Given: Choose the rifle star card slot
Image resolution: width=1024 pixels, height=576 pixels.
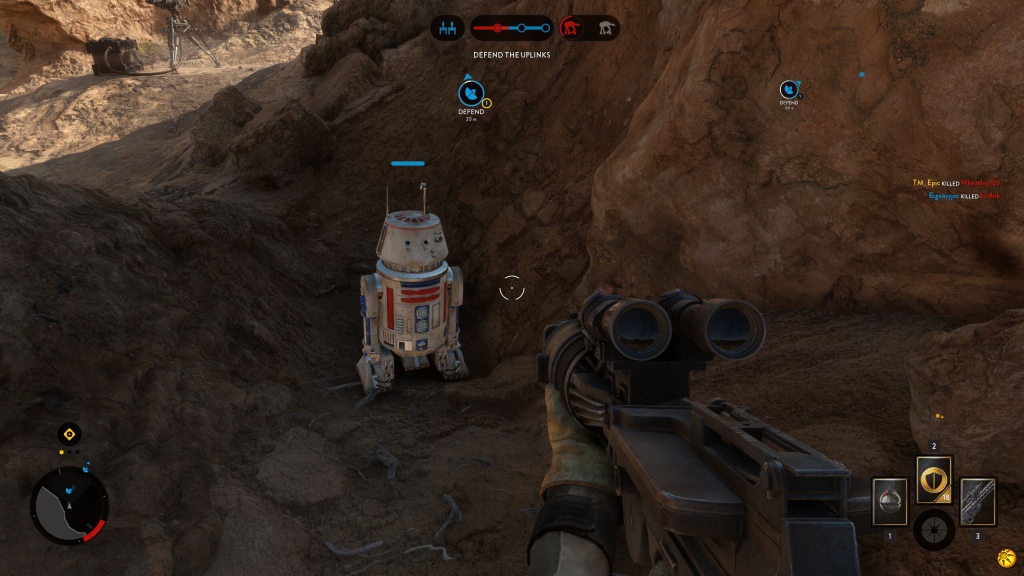Looking at the screenshot, I should (x=977, y=501).
